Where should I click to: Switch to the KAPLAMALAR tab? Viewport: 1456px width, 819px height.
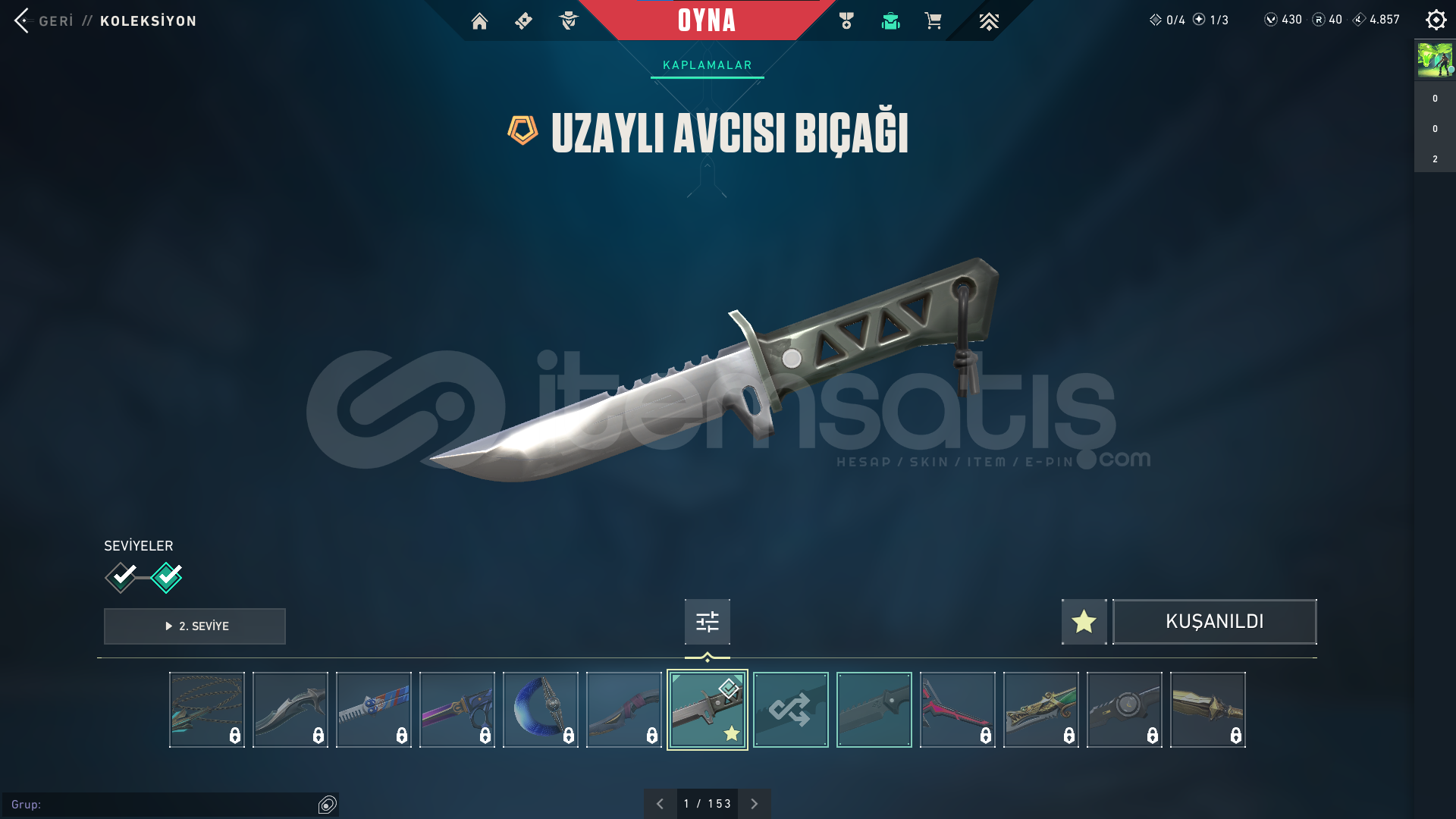[707, 64]
